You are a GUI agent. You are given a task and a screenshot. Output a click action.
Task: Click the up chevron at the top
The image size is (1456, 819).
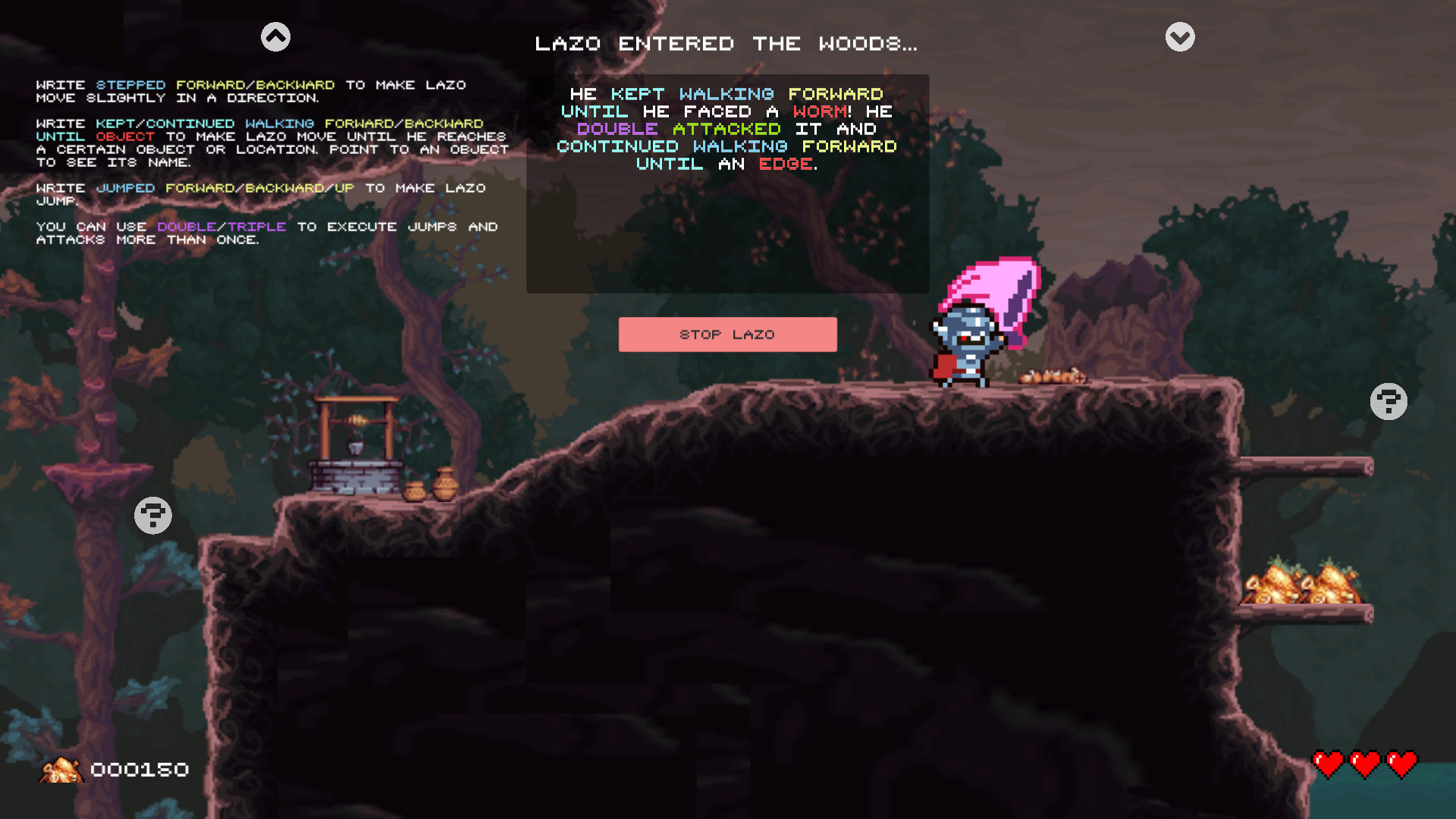pos(275,36)
